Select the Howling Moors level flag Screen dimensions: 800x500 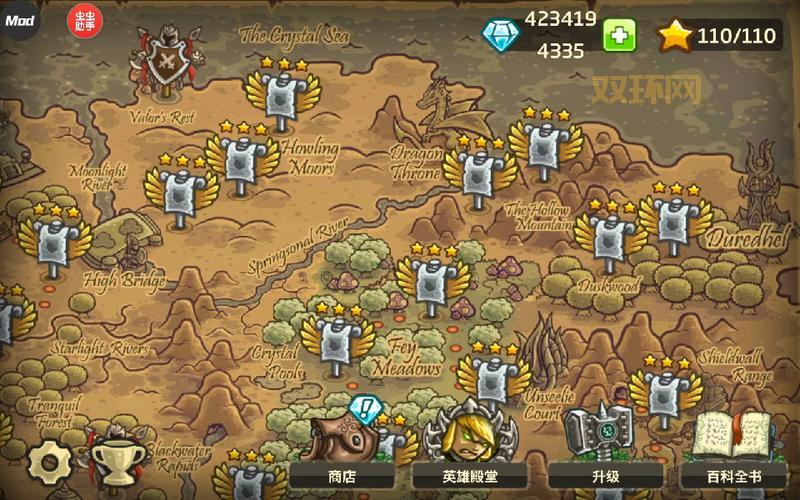coord(241,160)
